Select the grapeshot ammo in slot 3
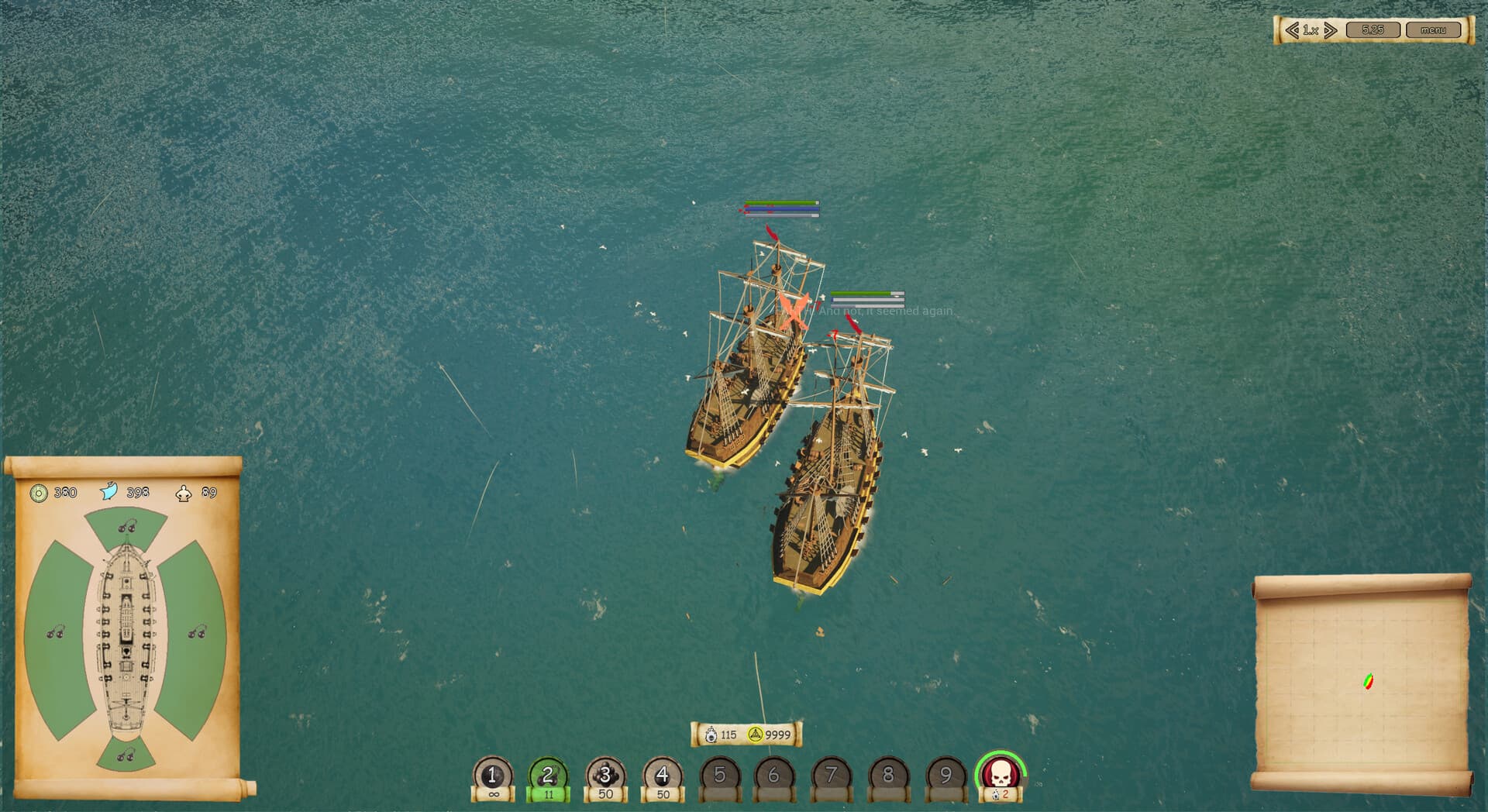The image size is (1488, 812). coord(604,775)
